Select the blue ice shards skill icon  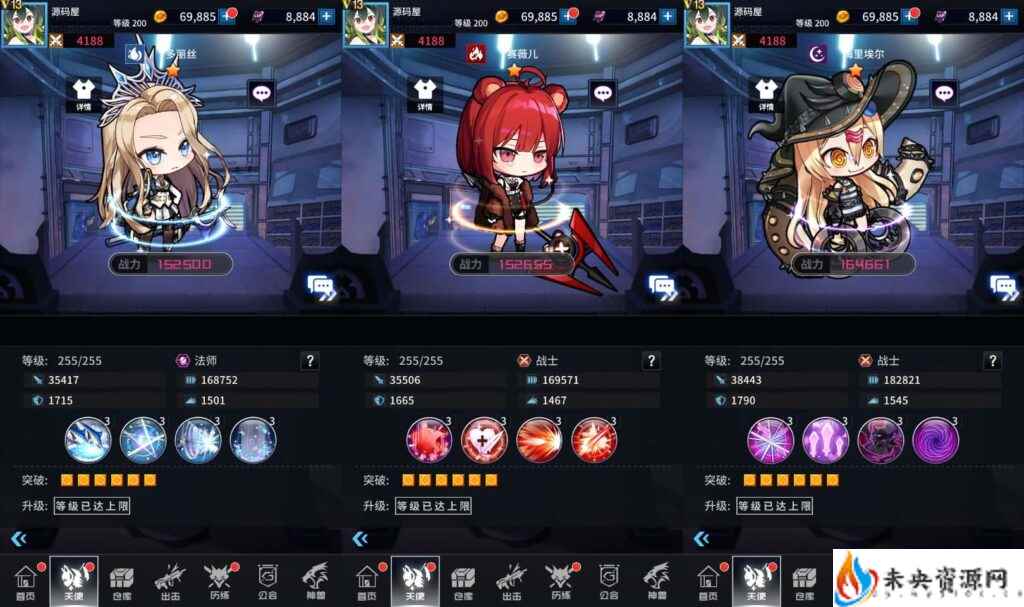click(x=87, y=439)
